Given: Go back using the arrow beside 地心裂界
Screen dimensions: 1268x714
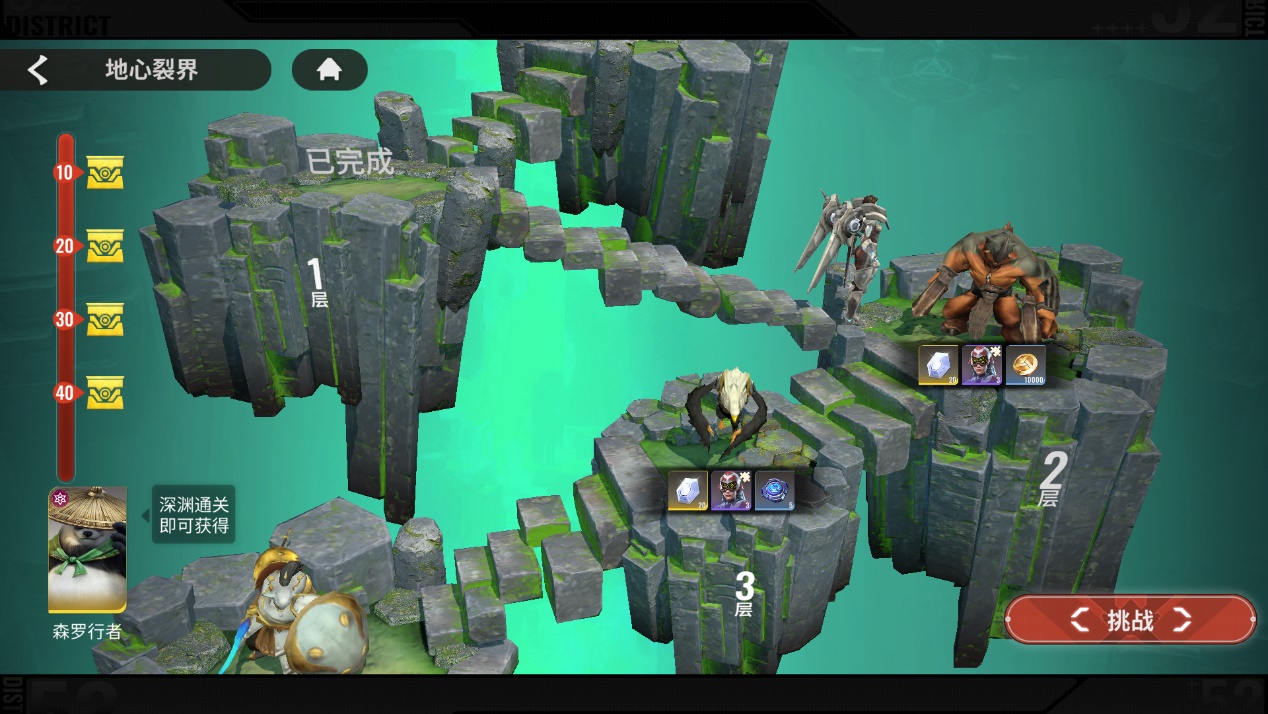Looking at the screenshot, I should coord(38,70).
